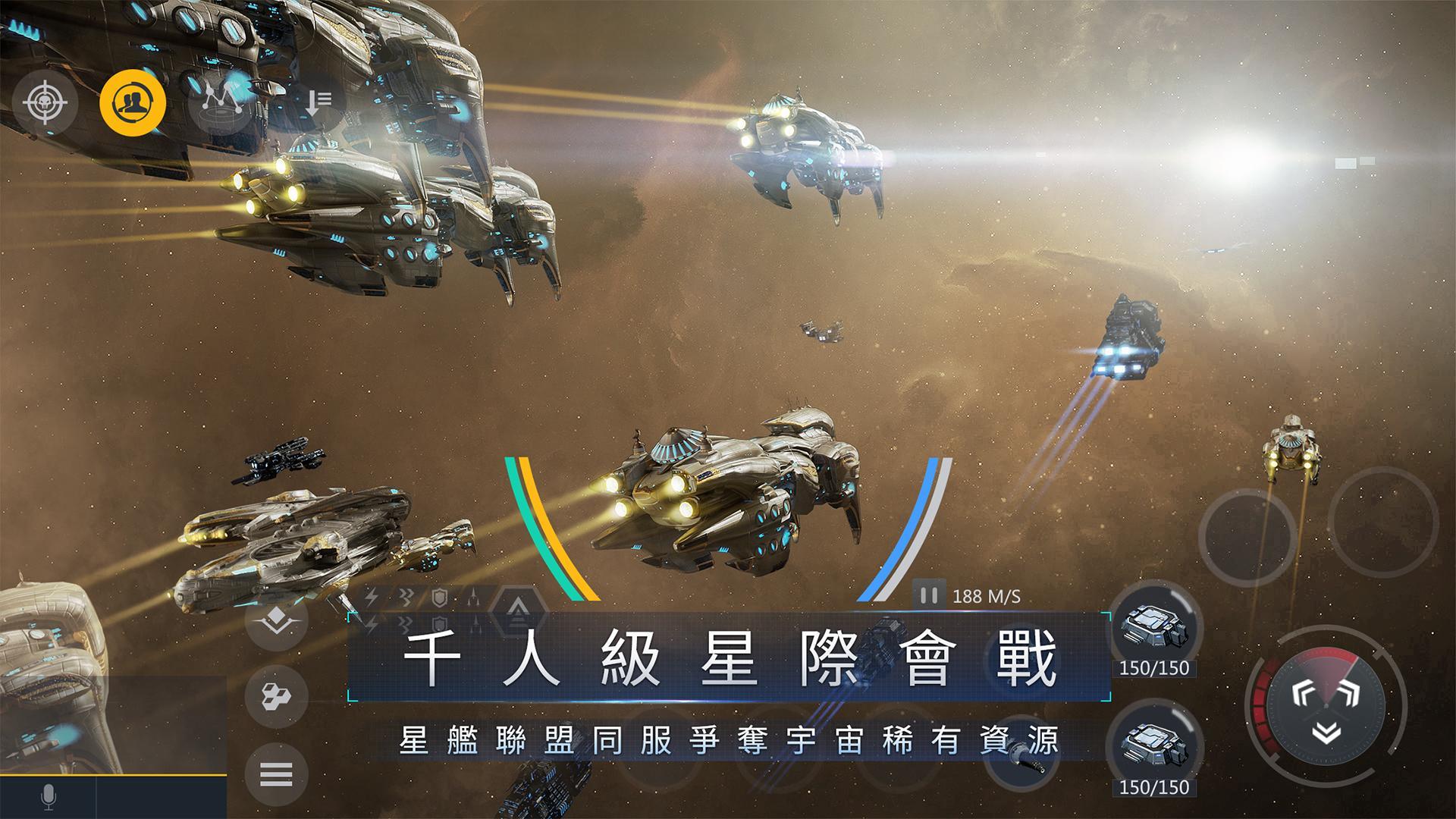
Task: Select the fleet rank chevron icon
Action: 276,622
